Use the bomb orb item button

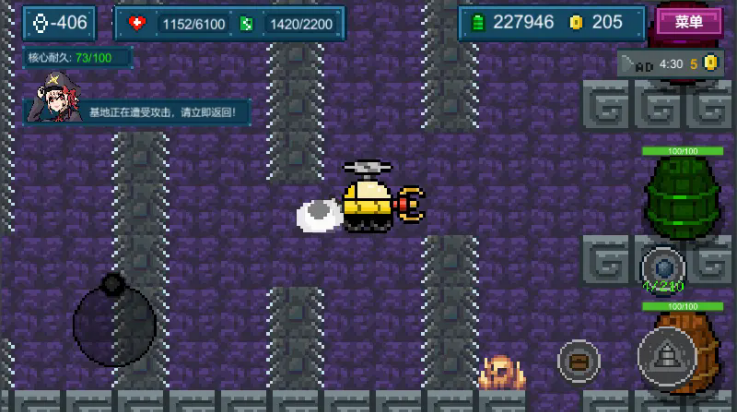(x=663, y=268)
